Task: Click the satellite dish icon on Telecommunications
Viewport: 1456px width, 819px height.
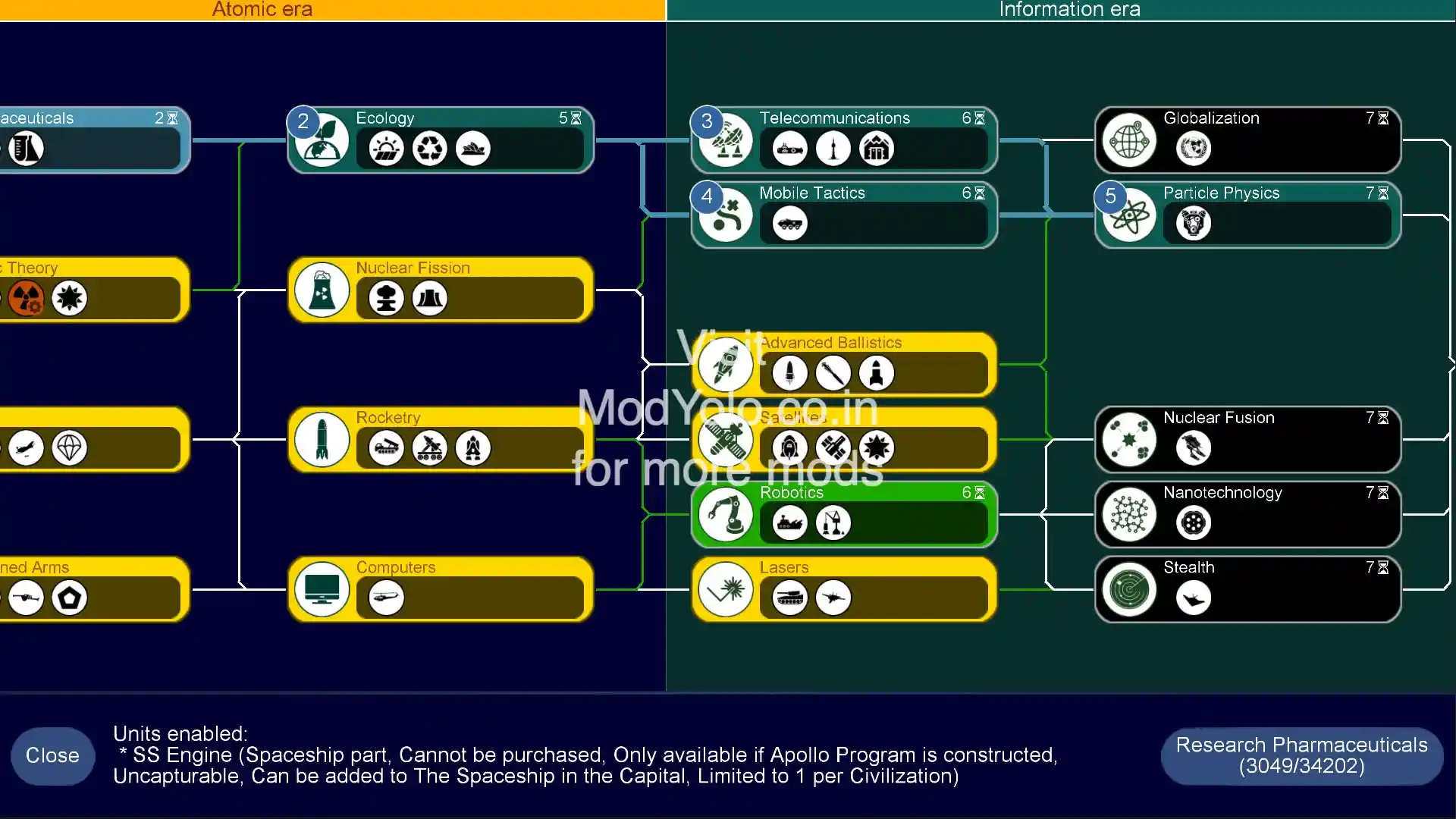Action: click(725, 139)
